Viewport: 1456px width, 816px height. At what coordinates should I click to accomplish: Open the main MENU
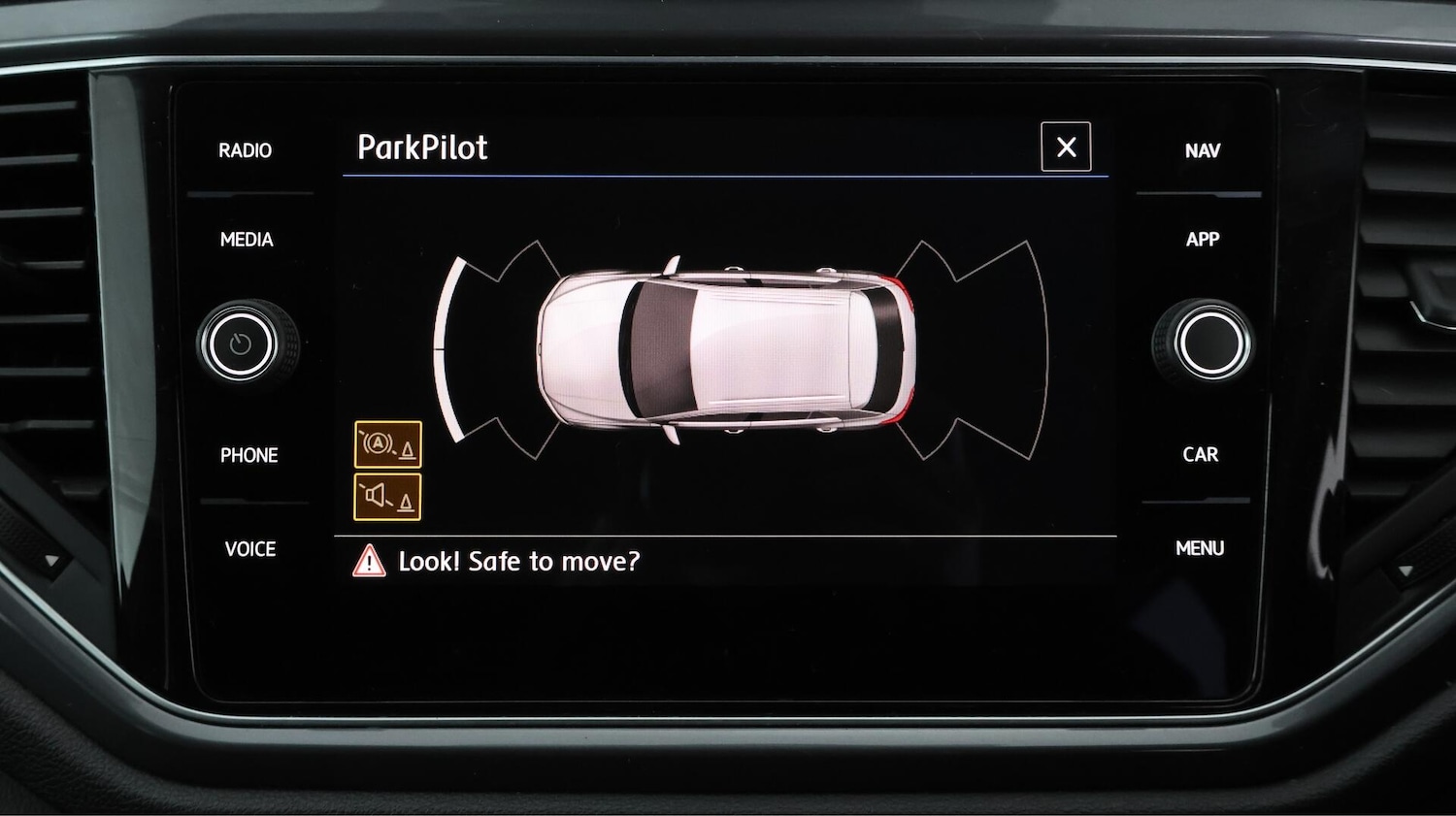1200,548
